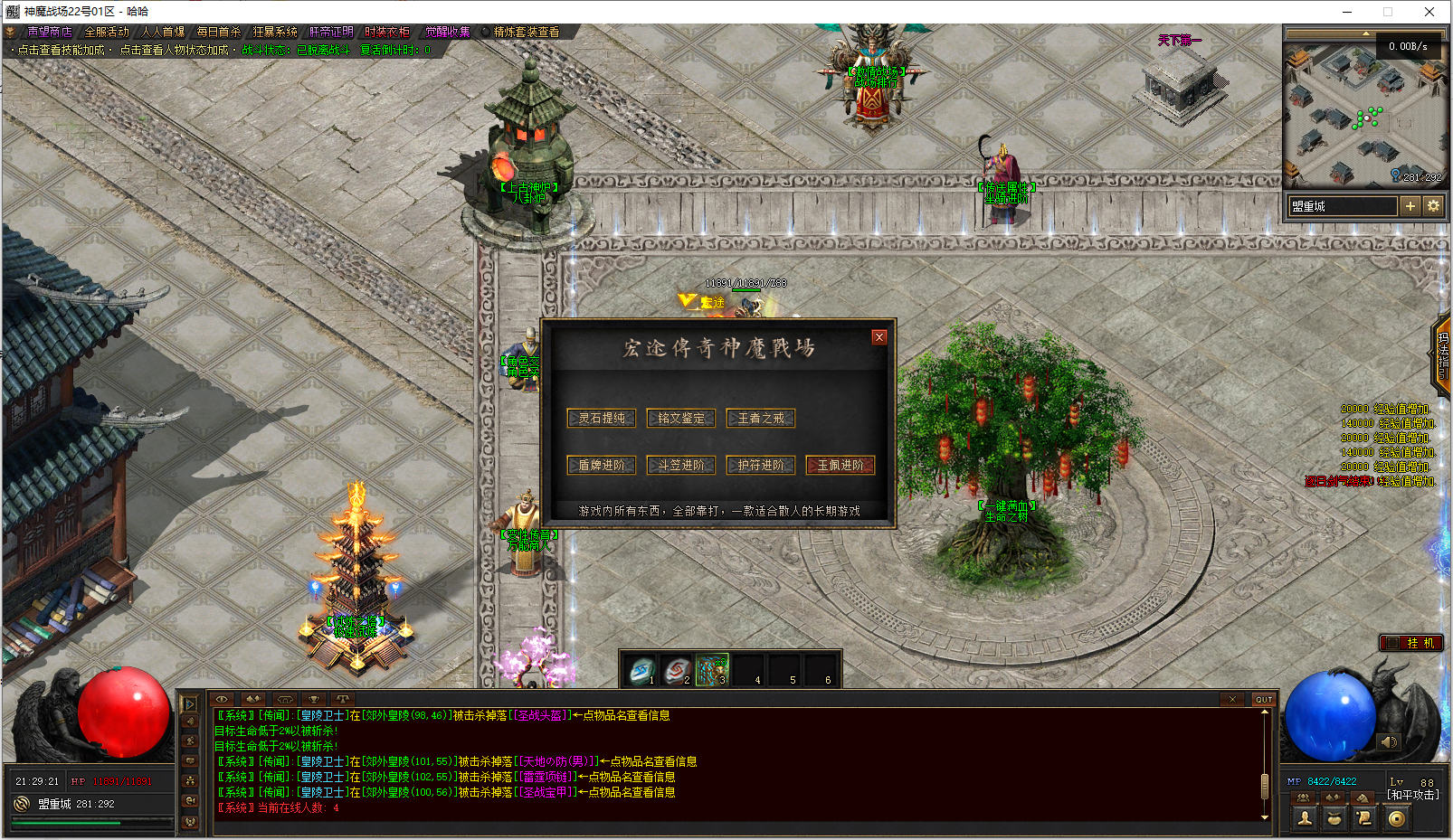
Task: Open the 王者之戒 option
Action: (x=761, y=418)
